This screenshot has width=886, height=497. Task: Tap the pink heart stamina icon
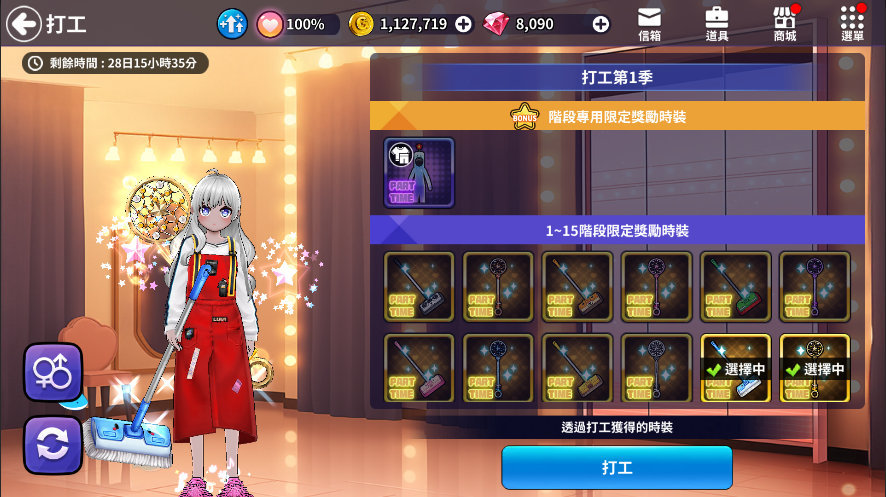click(269, 24)
